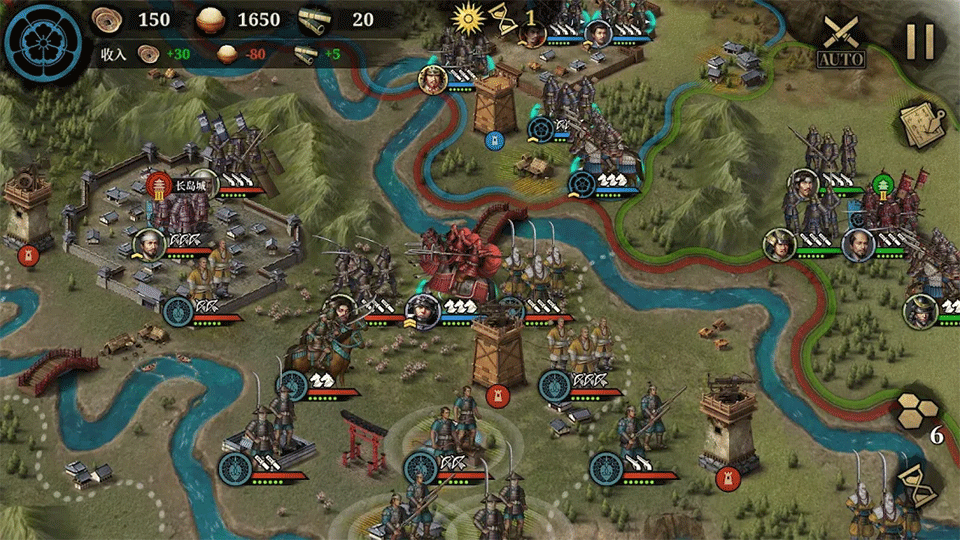The image size is (960, 540).
Task: Open the hexagon tiles icon
Action: point(920,408)
